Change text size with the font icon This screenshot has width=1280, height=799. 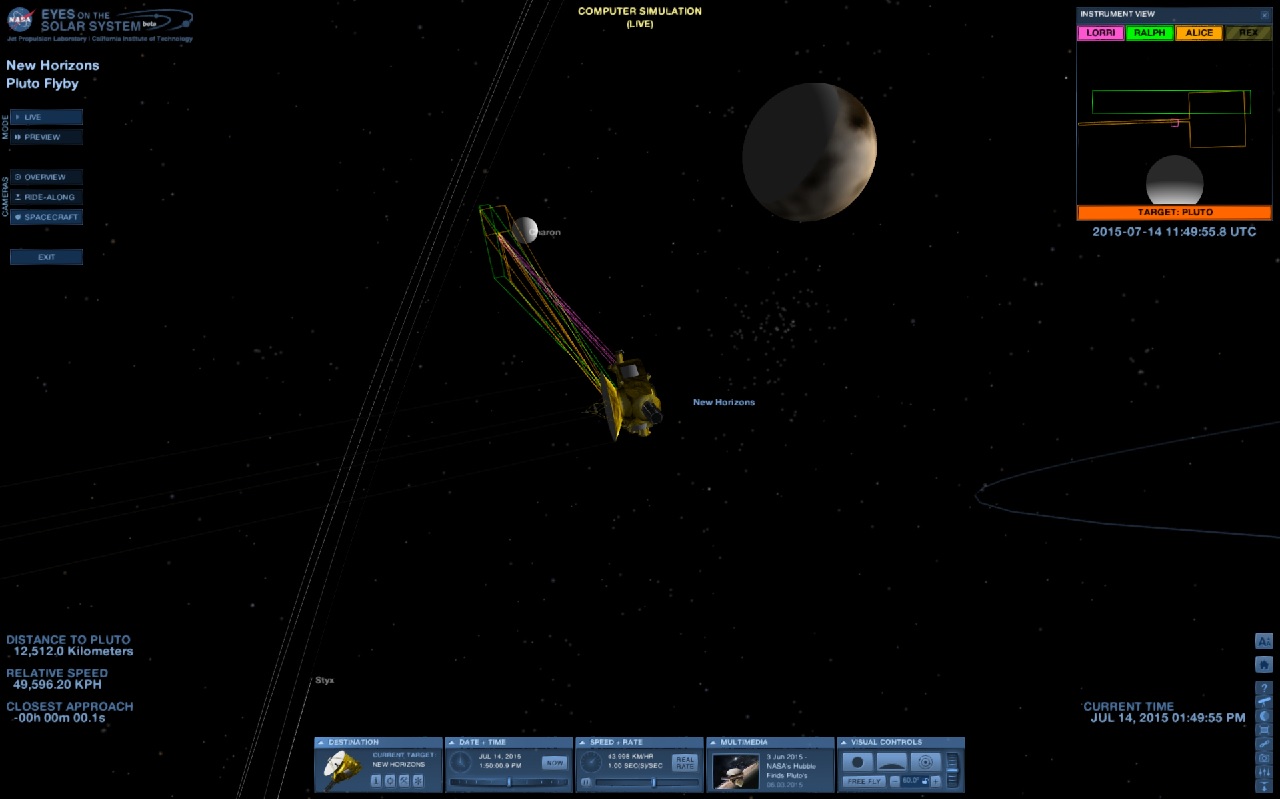coord(1264,641)
